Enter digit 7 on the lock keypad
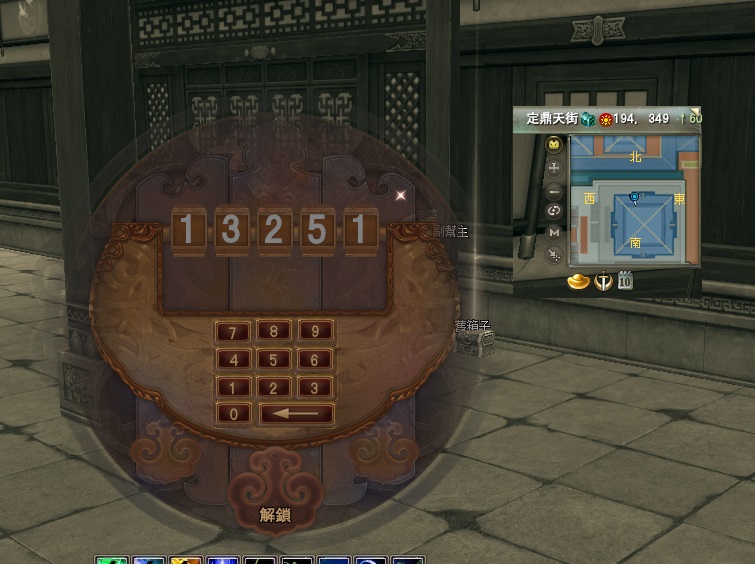755x564 pixels. [x=234, y=333]
